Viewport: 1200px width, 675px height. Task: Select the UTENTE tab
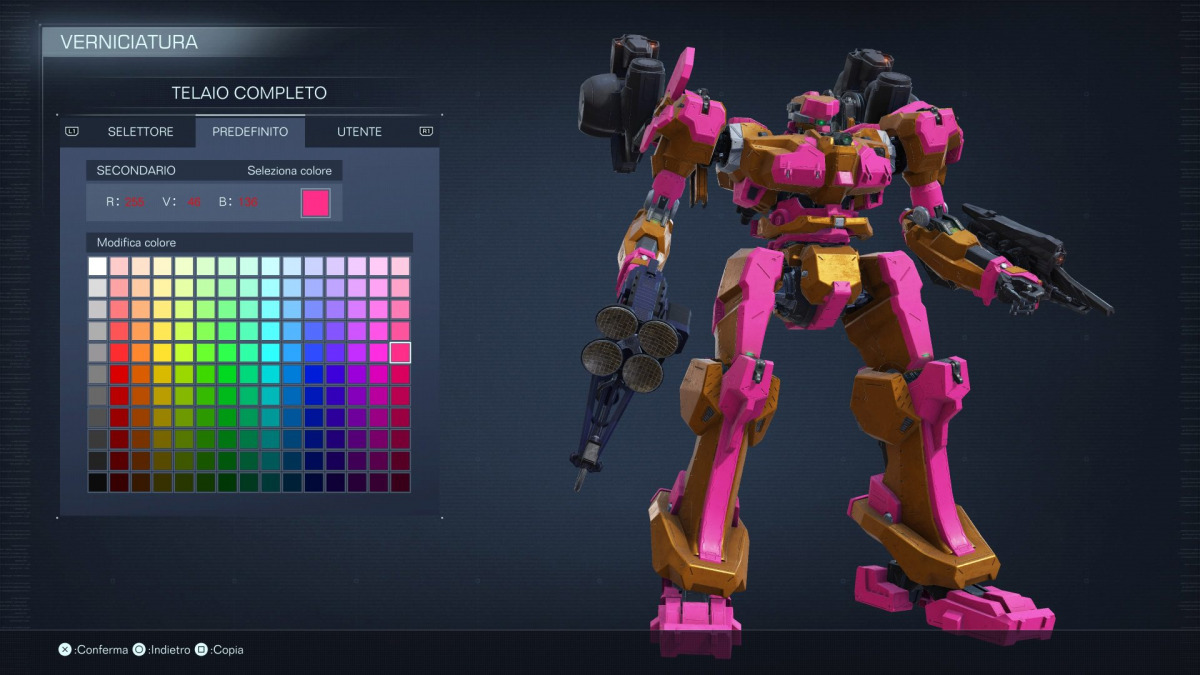pos(359,132)
